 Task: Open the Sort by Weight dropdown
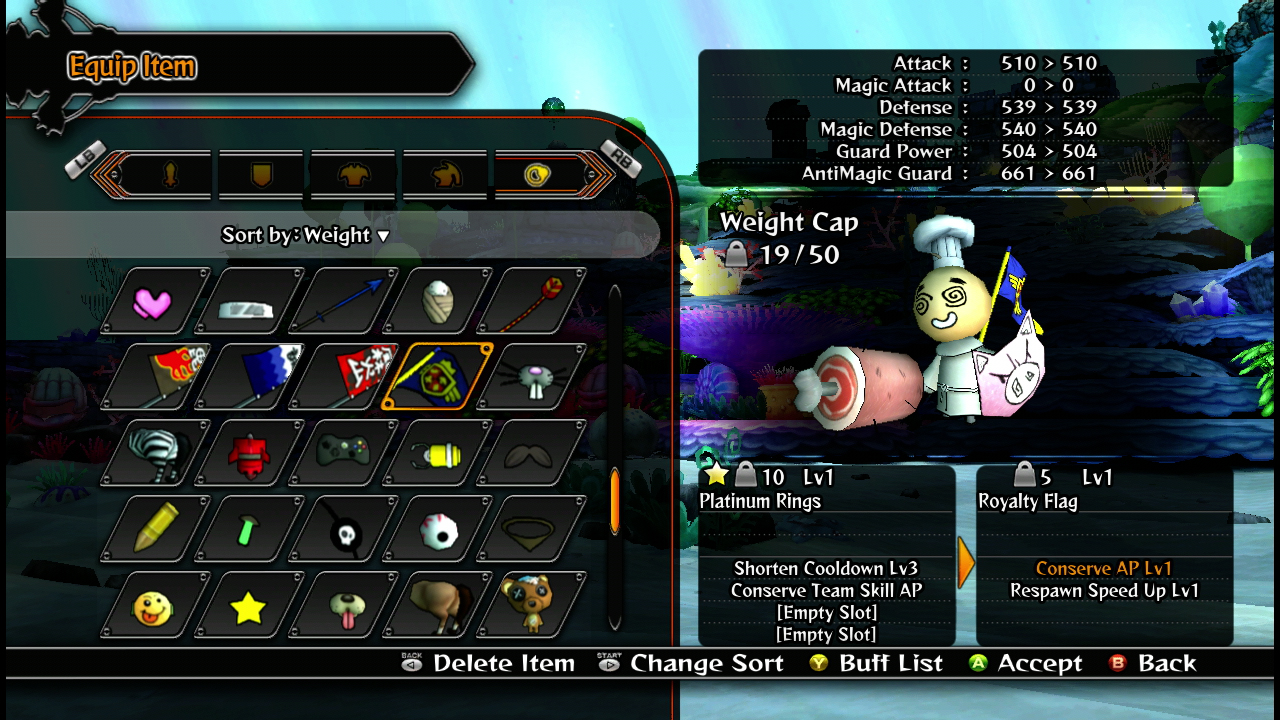(306, 235)
